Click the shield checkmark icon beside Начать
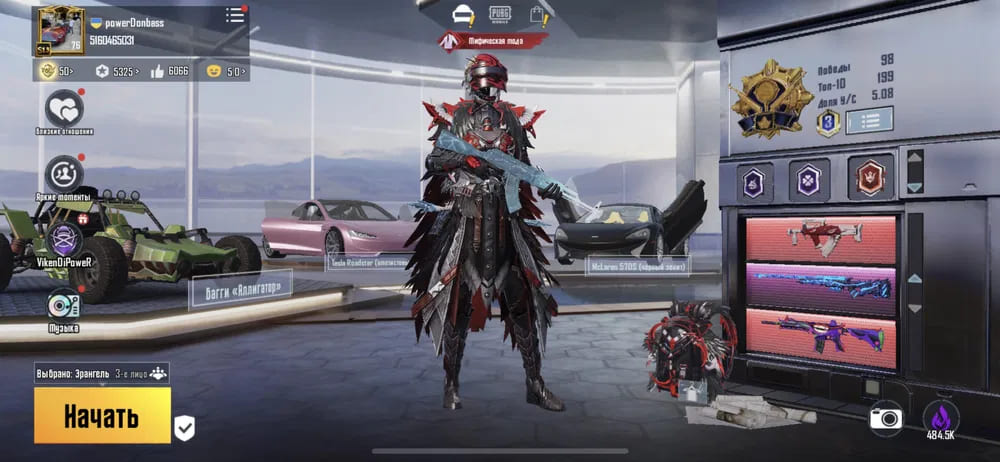The width and height of the screenshot is (1000, 462). coord(184,427)
